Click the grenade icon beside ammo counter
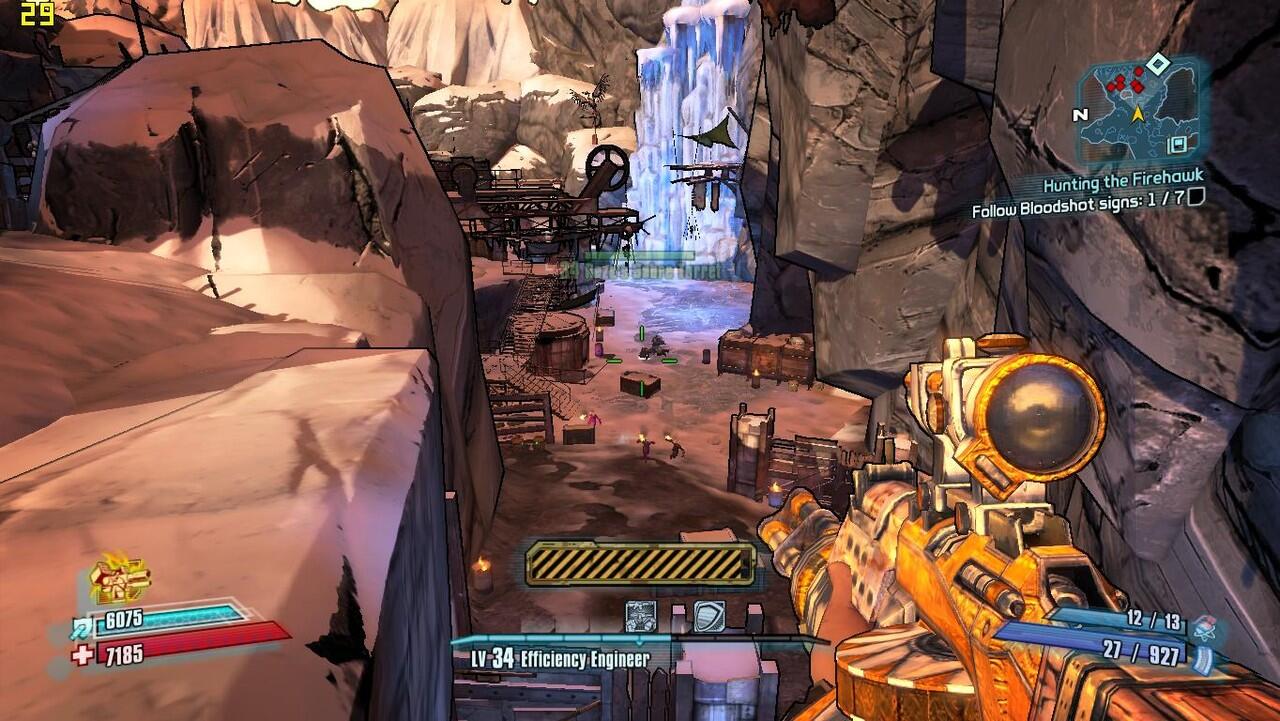Screen dimensions: 1280x721 [1204, 626]
